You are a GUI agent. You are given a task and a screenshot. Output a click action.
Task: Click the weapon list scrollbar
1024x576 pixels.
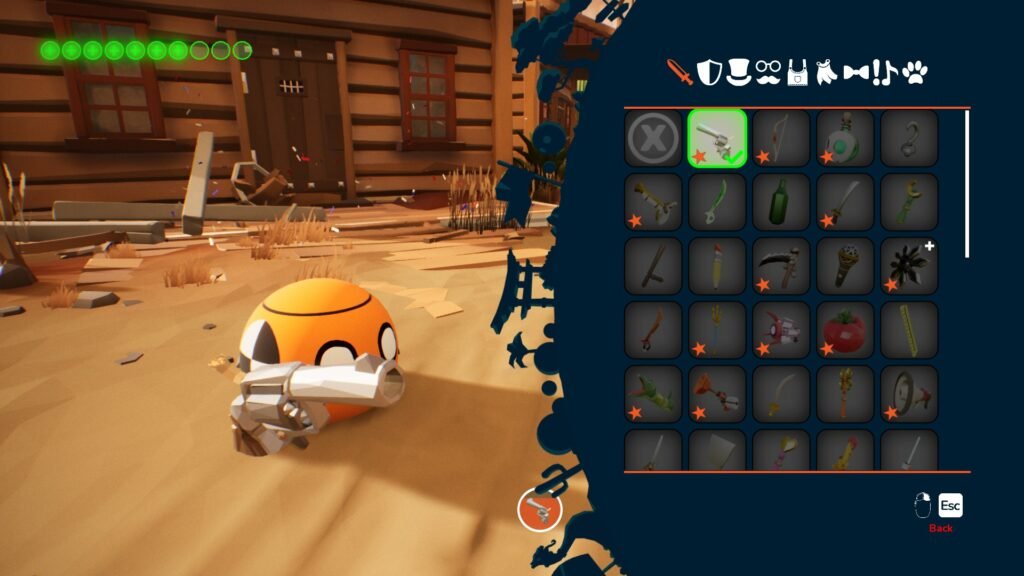[967, 184]
